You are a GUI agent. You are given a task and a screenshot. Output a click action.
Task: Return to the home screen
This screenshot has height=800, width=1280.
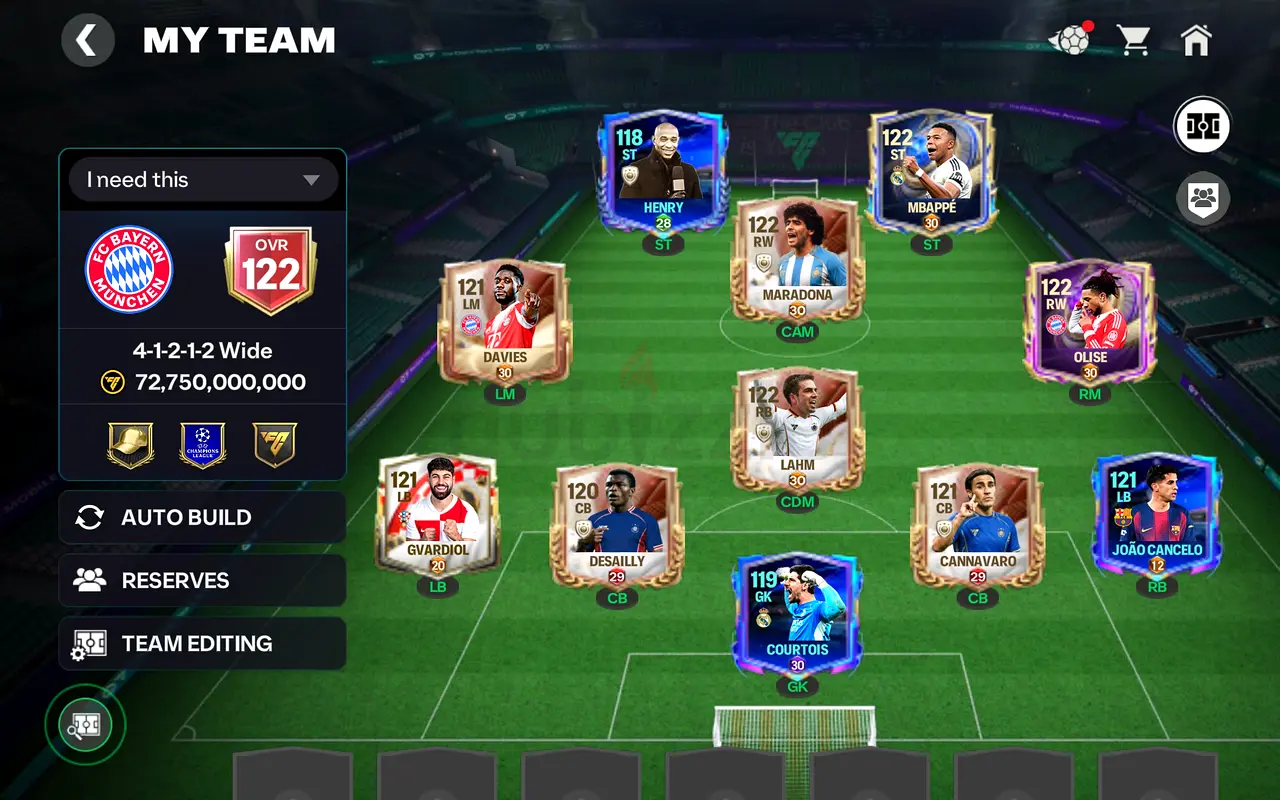click(1196, 40)
